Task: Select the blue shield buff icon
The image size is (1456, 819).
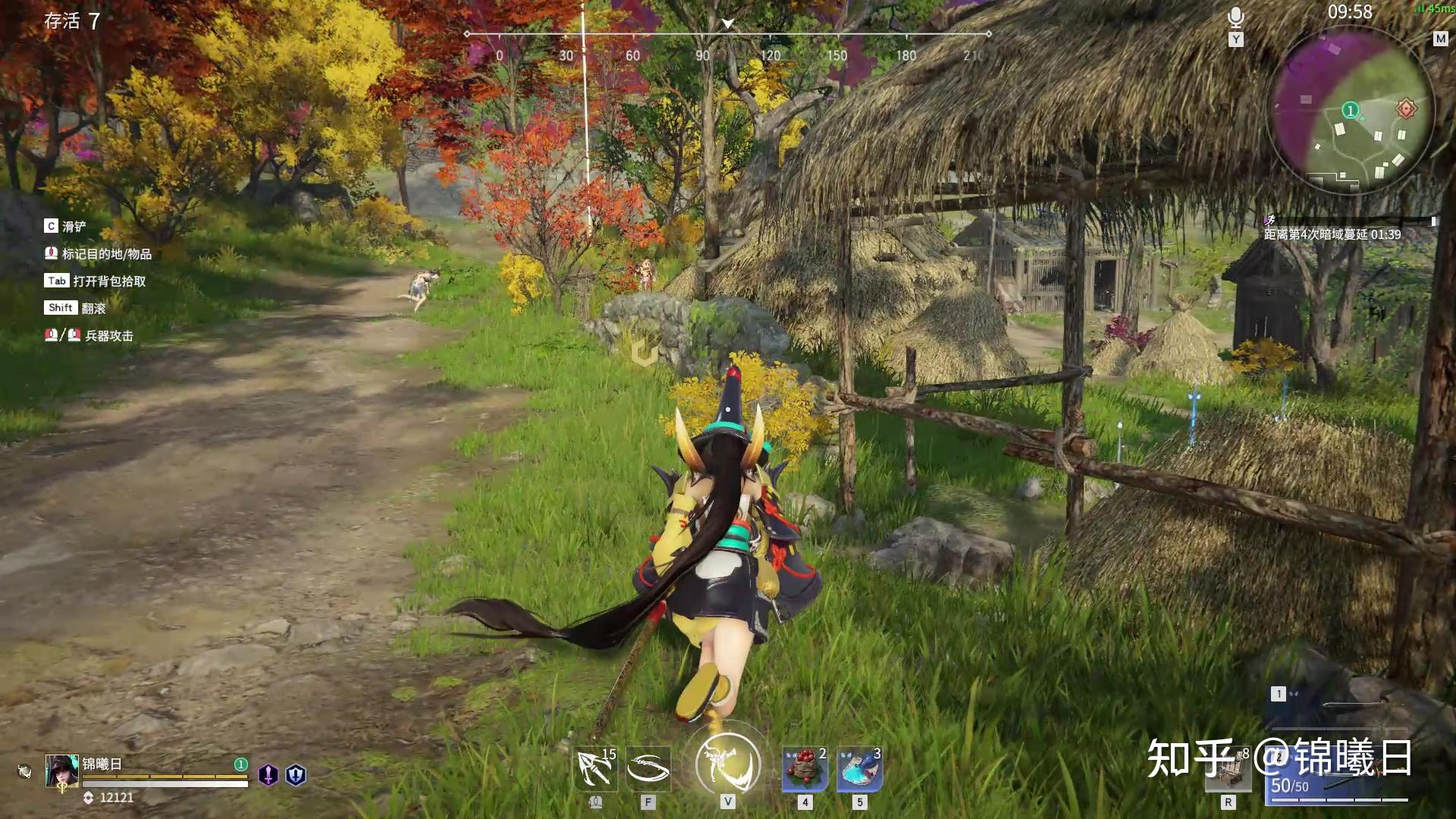Action: (x=296, y=774)
